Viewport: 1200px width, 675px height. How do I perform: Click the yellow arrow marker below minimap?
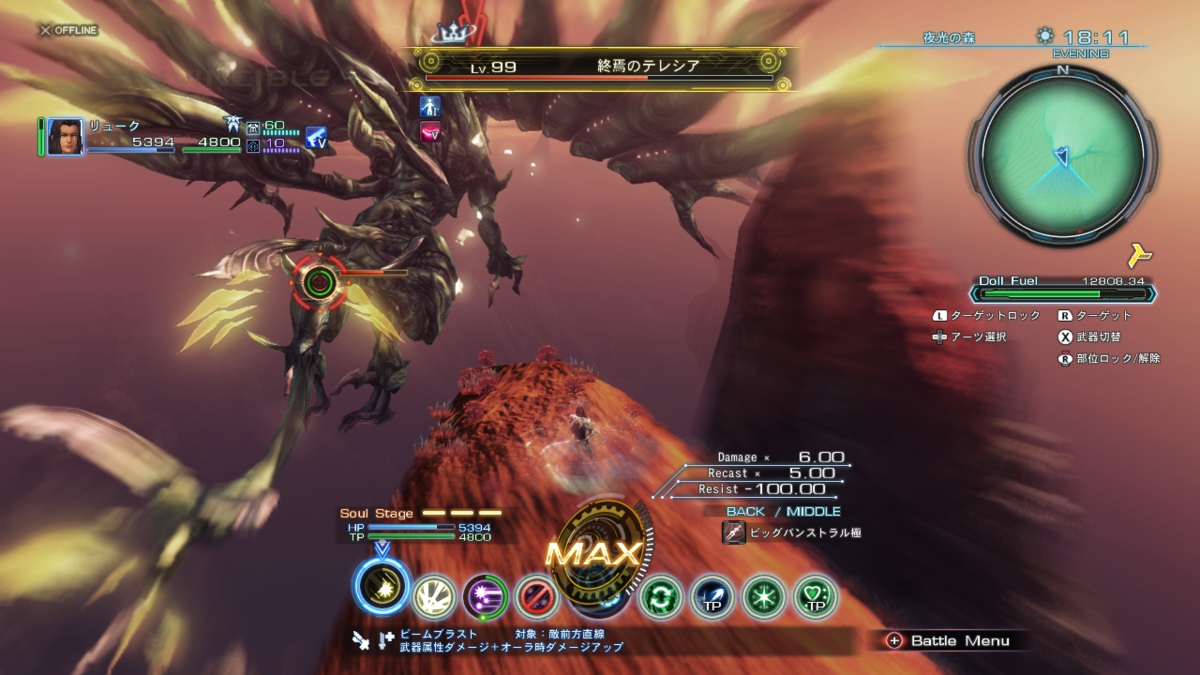tap(1139, 254)
